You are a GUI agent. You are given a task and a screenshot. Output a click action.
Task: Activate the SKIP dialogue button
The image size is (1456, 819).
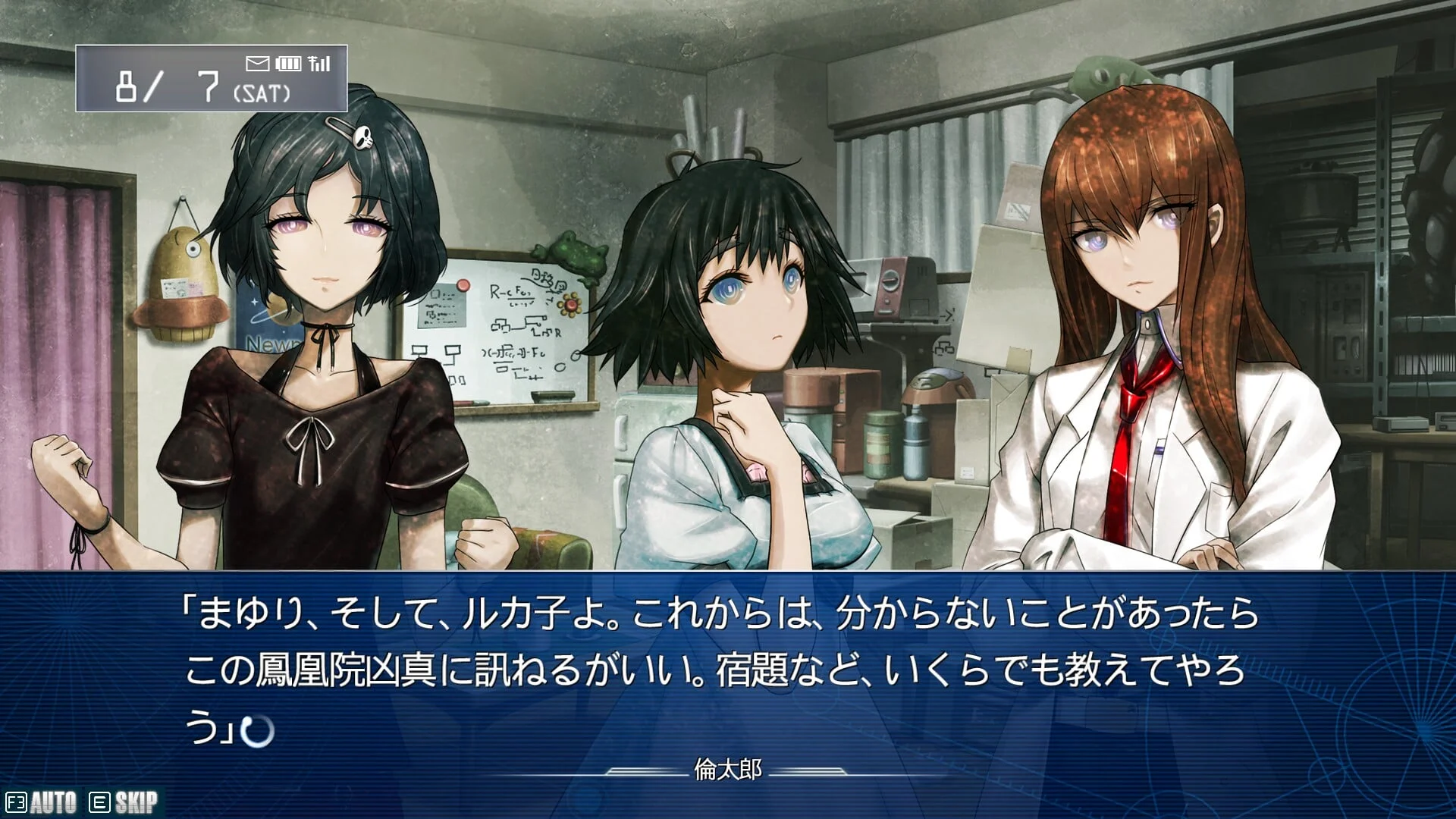125,802
